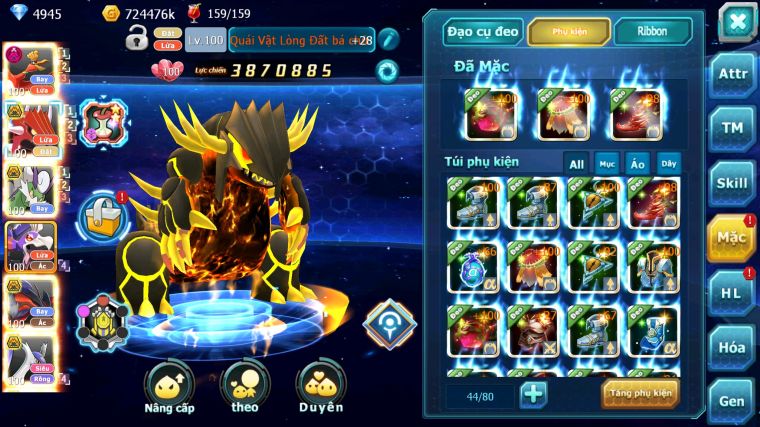Edit the monster's name with the pencil icon
This screenshot has height=427, width=760.
[x=390, y=40]
